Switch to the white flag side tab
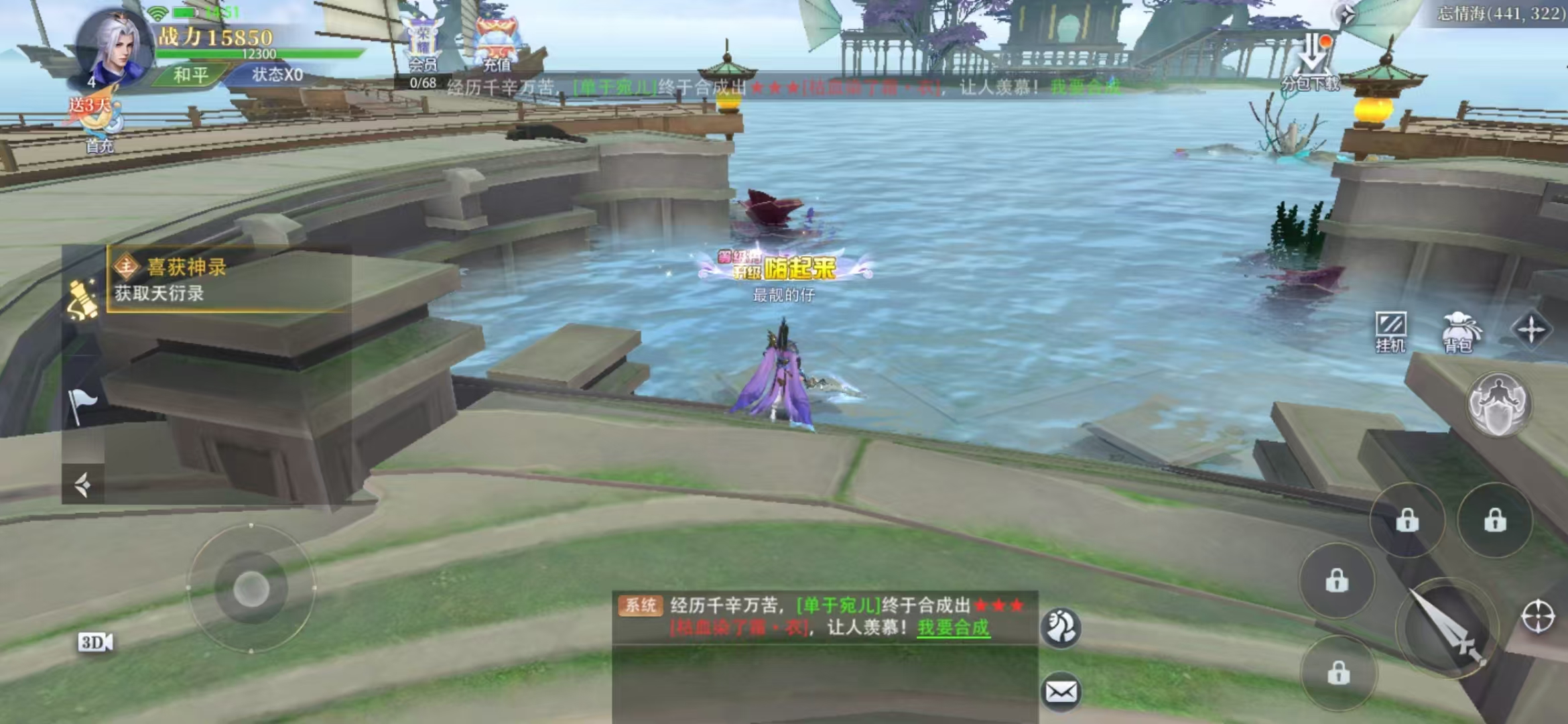This screenshot has width=1568, height=724. point(82,406)
